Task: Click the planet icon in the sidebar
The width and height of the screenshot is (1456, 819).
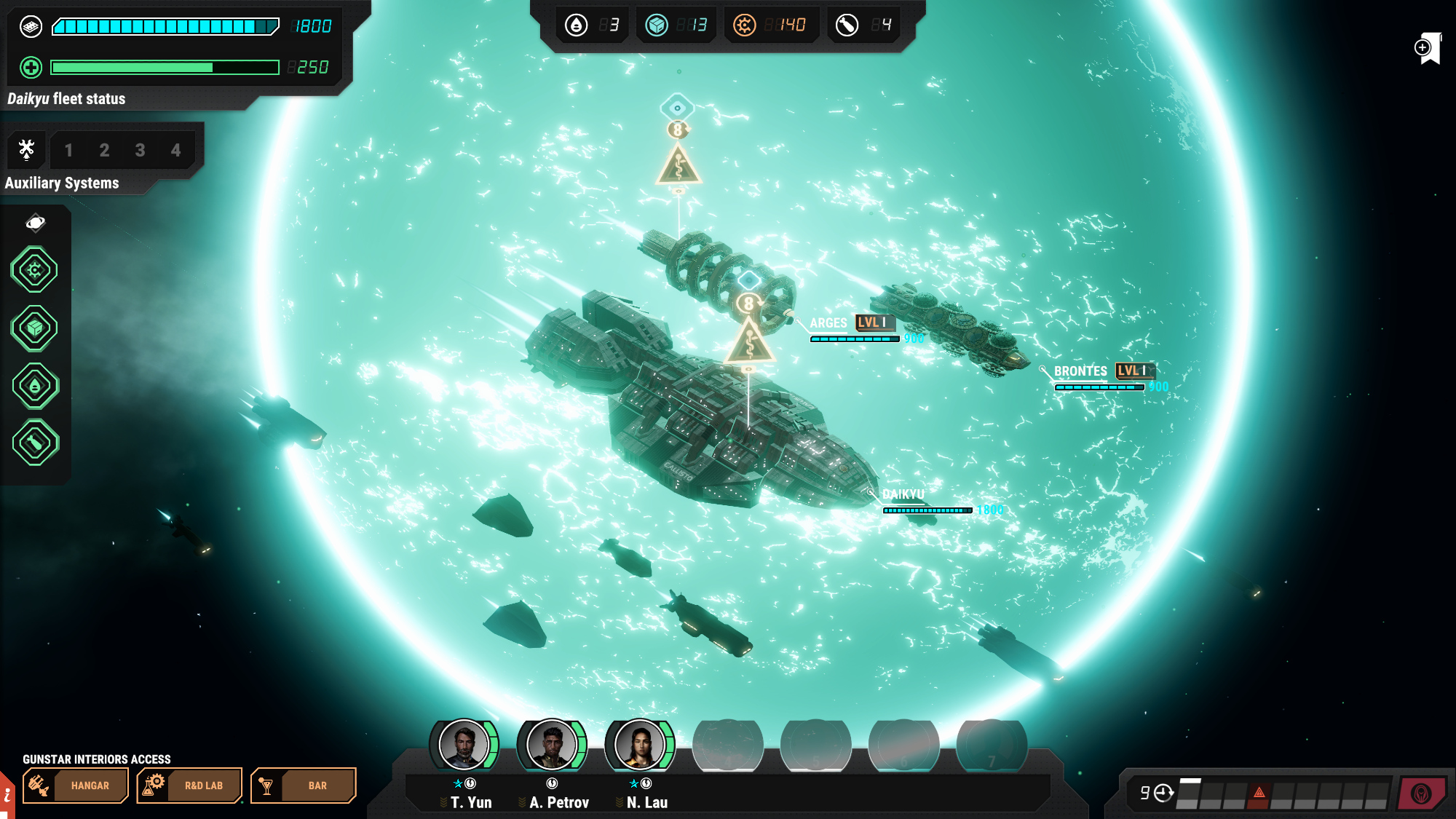Action: [35, 223]
